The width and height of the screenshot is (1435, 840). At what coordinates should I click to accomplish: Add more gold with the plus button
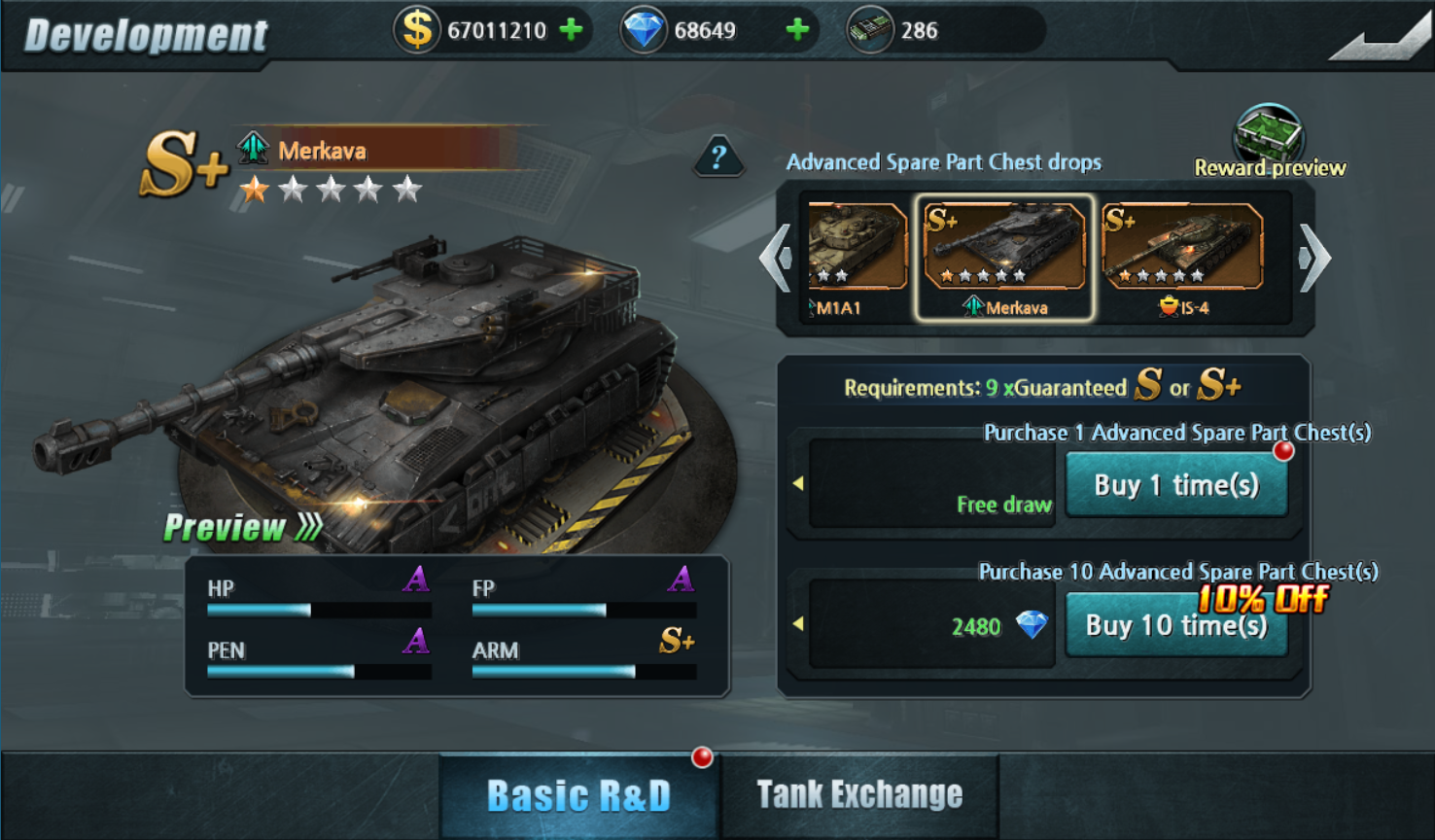pyautogui.click(x=572, y=30)
